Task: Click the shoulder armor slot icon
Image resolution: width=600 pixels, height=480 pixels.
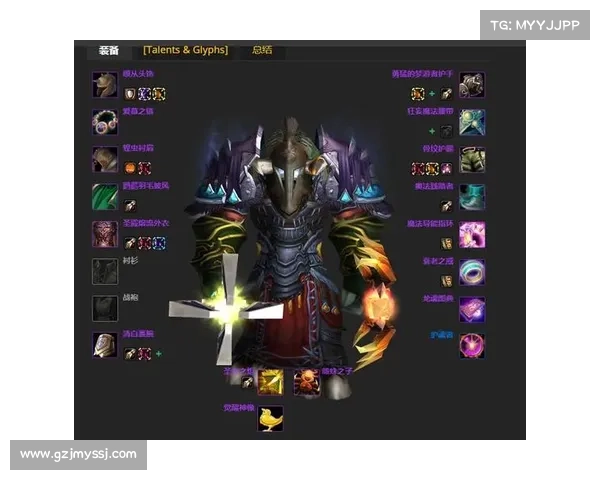Action: 105,160
